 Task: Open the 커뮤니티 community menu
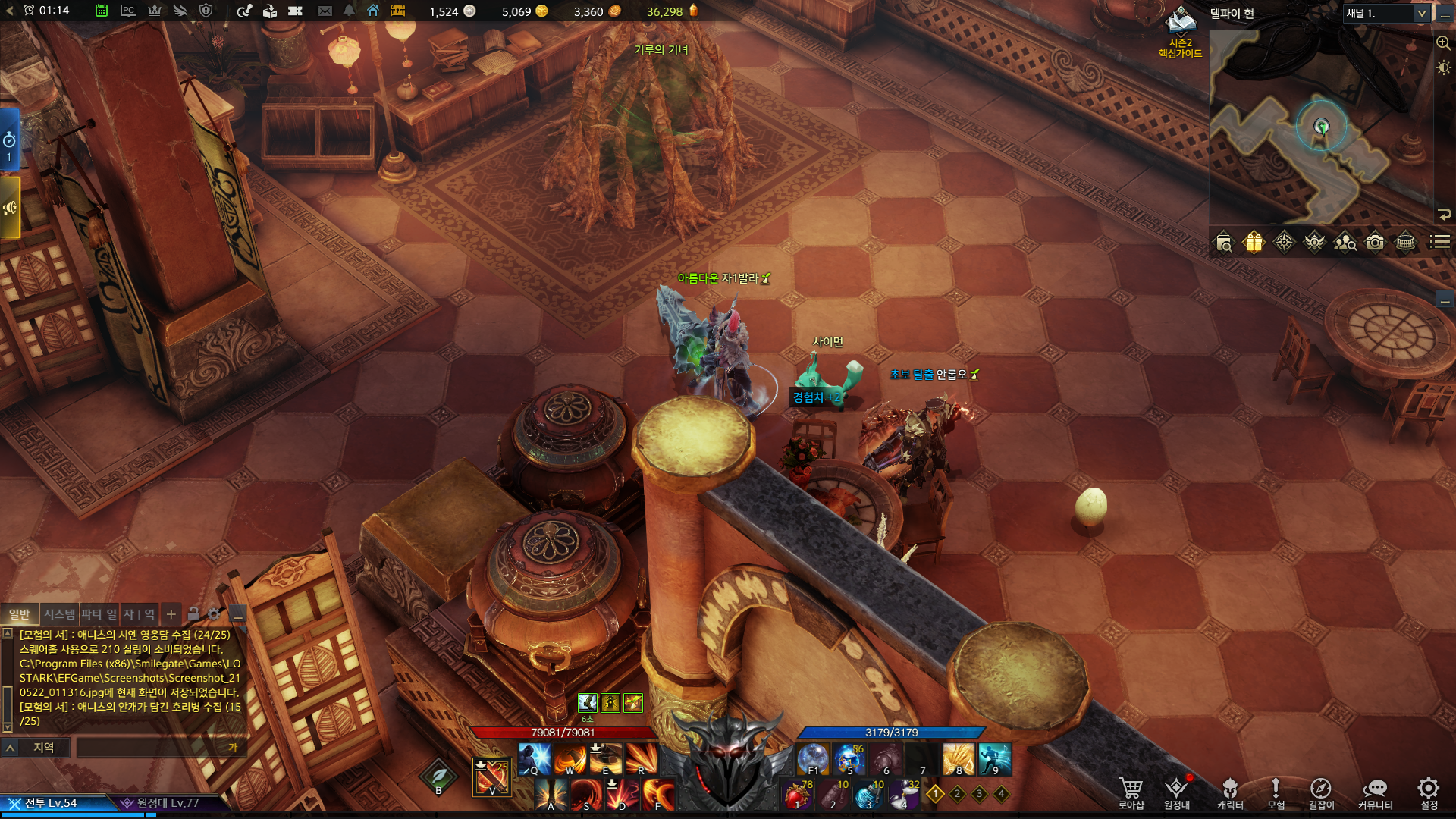1375,792
